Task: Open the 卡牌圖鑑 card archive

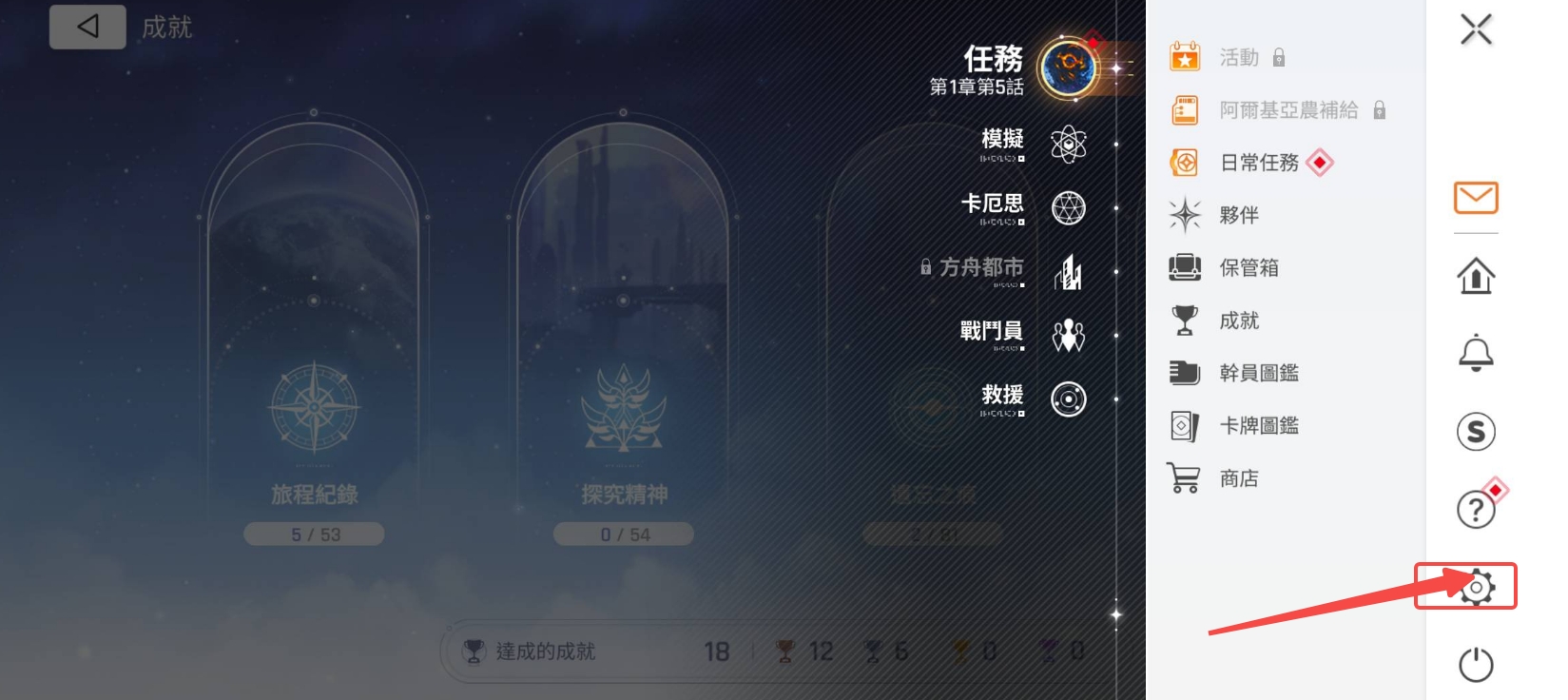Action: [1258, 425]
